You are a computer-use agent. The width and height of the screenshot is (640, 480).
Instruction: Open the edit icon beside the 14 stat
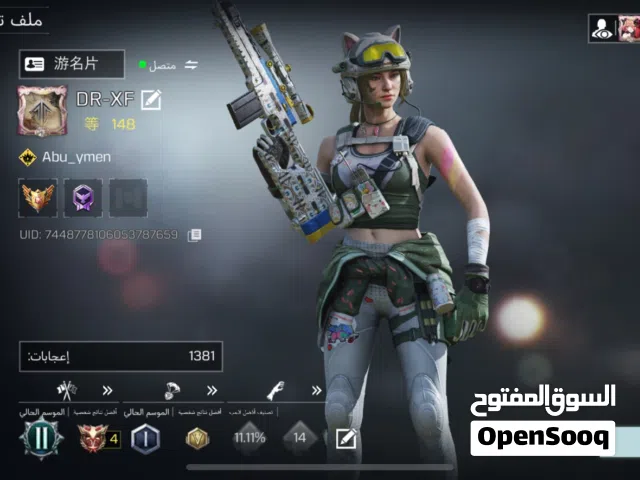(346, 438)
